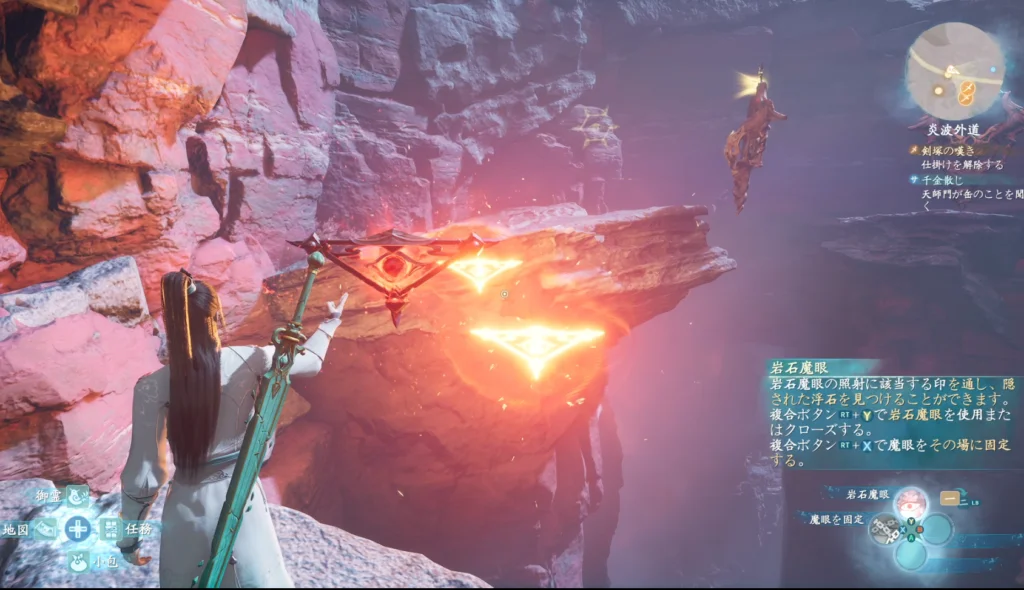This screenshot has width=1024, height=590.
Task: Open the 地図 map icon
Action: point(46,529)
